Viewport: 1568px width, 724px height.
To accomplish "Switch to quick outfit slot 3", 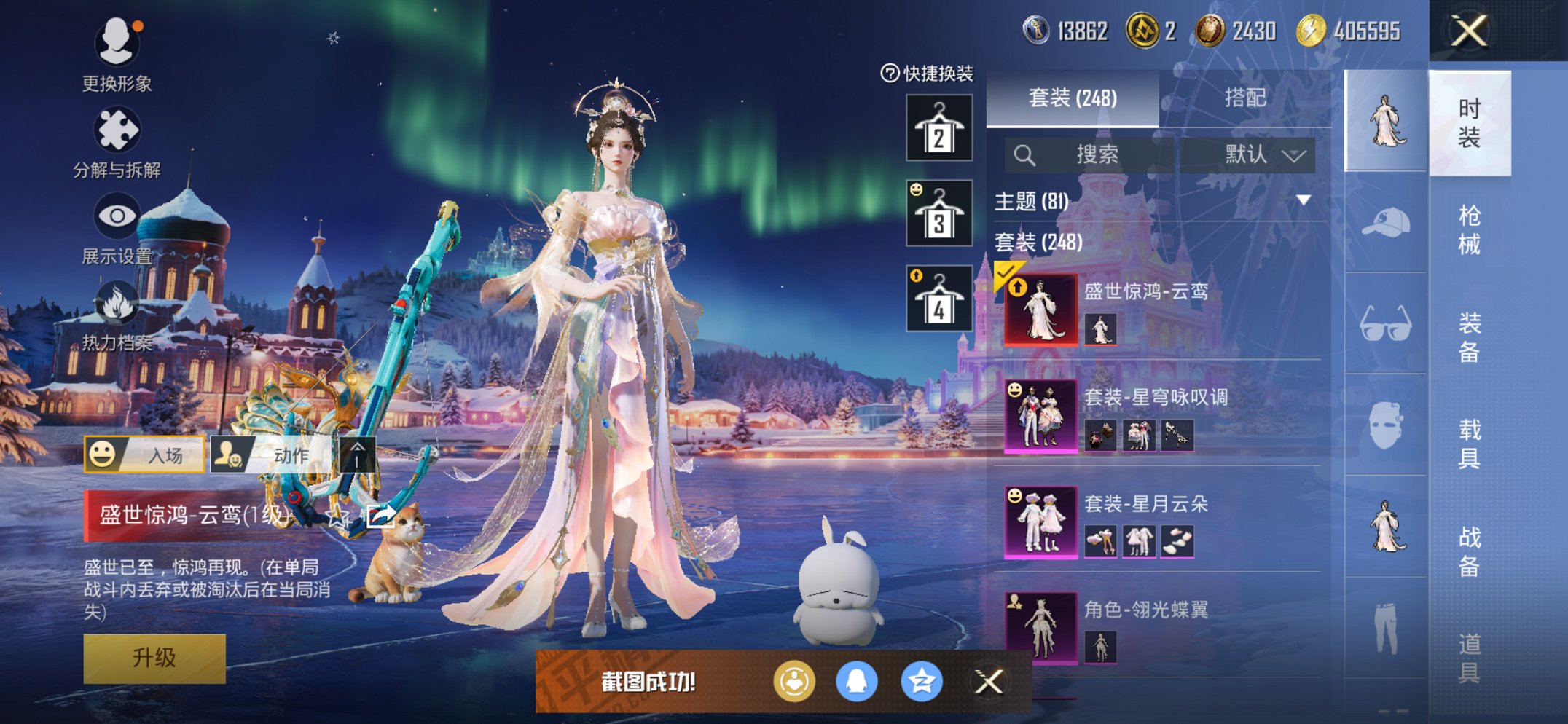I will 939,213.
